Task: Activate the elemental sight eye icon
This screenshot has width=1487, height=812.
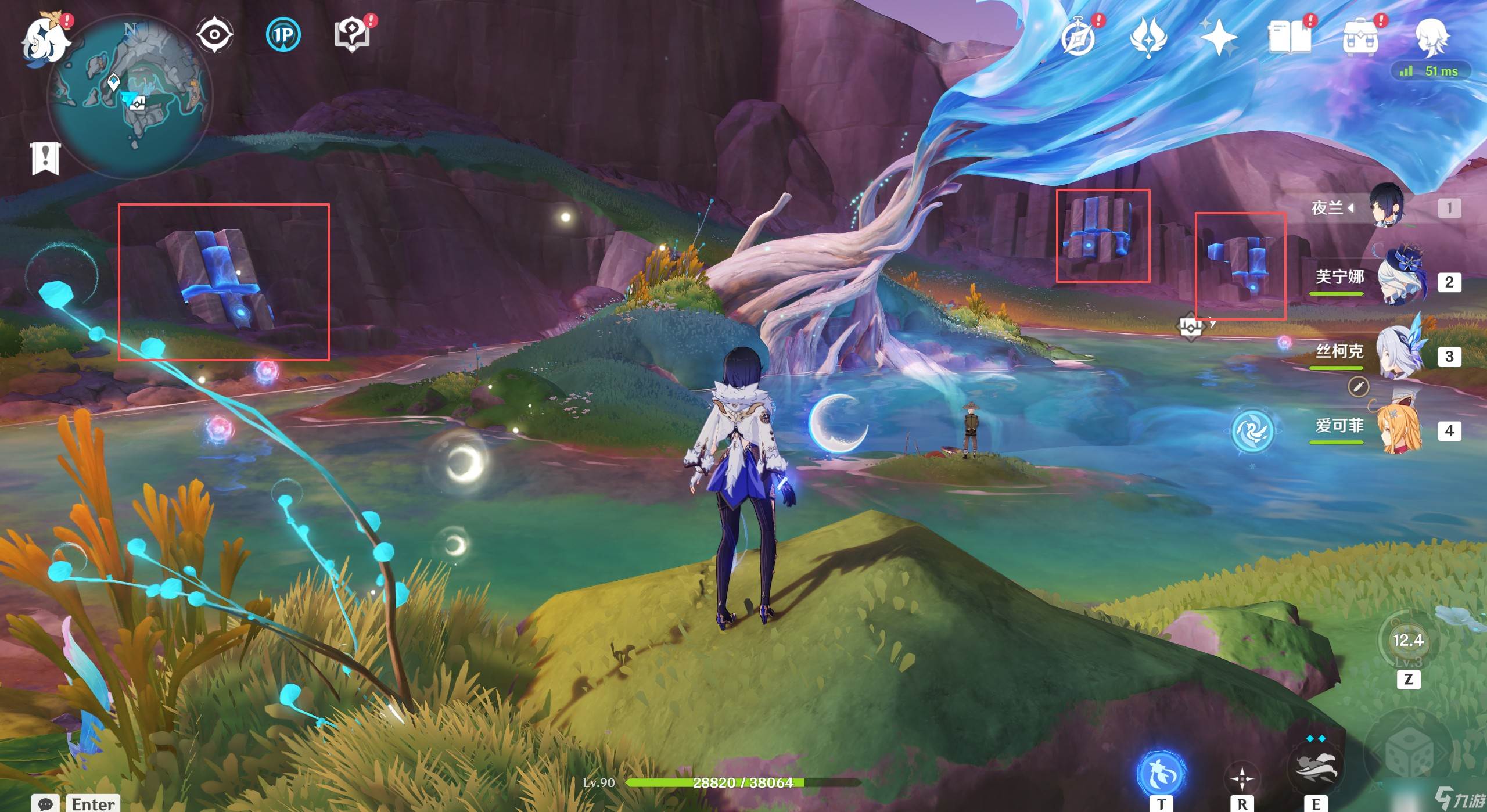Action: pyautogui.click(x=214, y=35)
